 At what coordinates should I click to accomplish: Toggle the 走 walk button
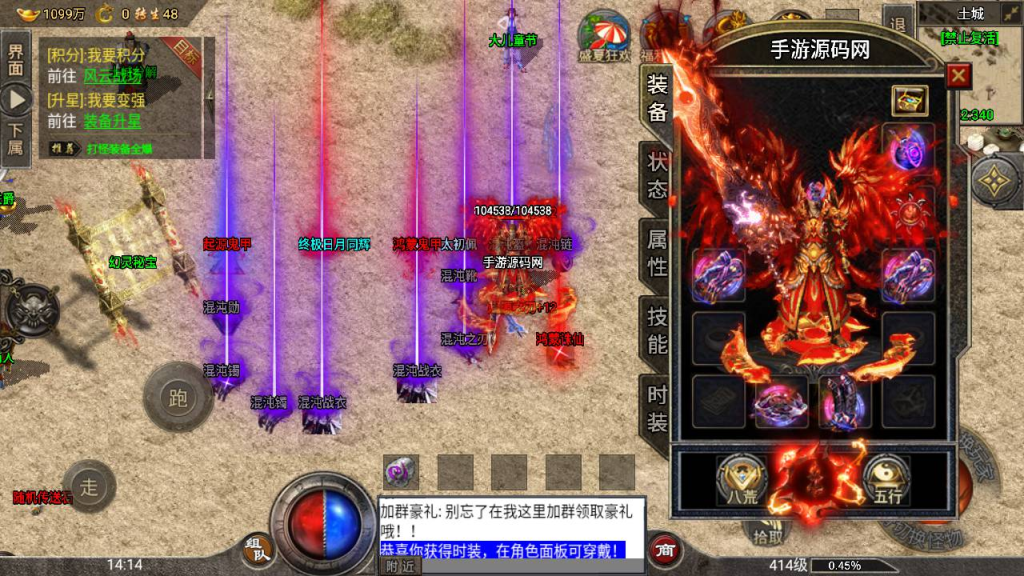point(90,487)
